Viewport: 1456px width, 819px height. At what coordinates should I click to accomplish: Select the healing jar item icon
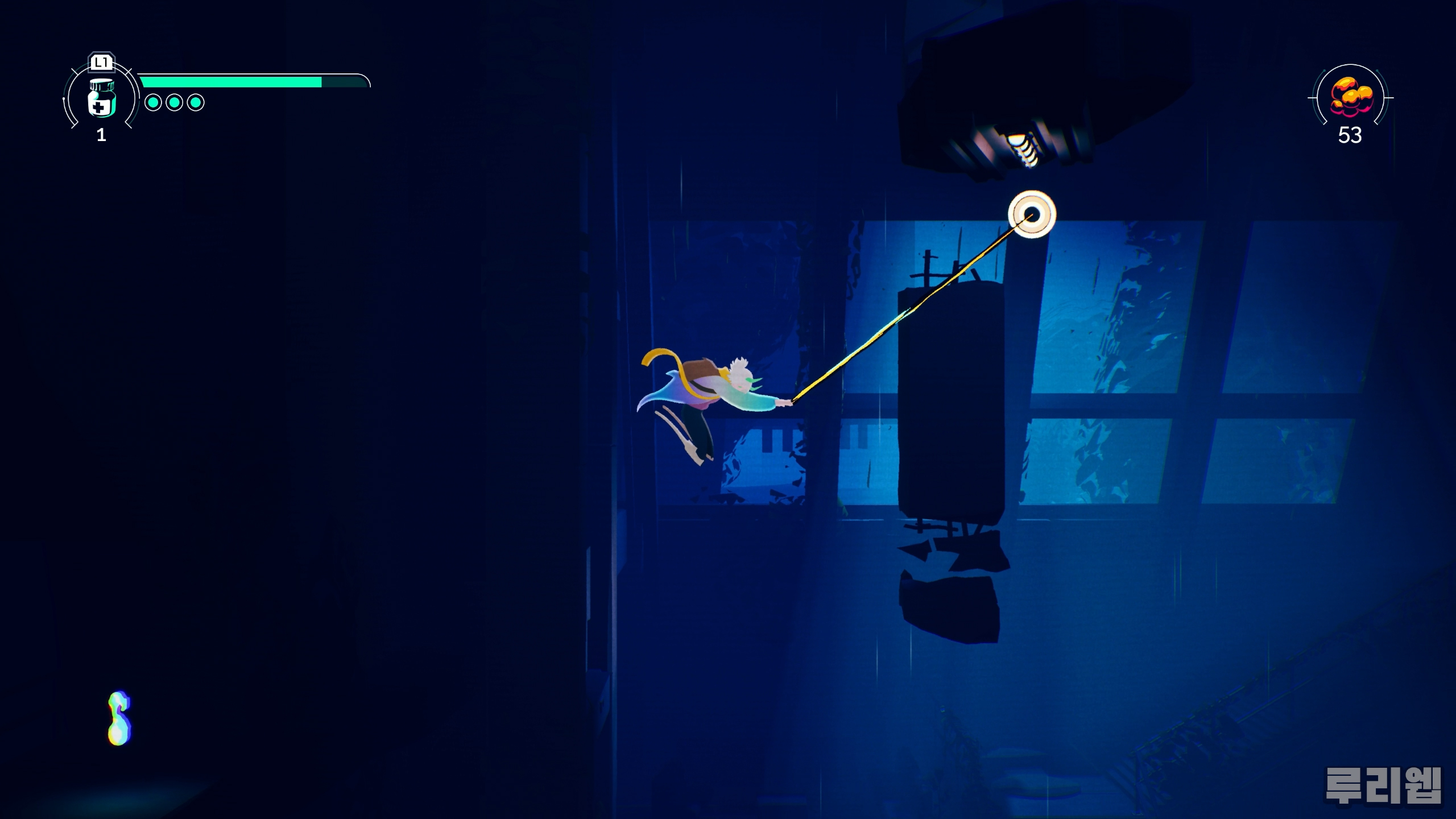pyautogui.click(x=102, y=98)
